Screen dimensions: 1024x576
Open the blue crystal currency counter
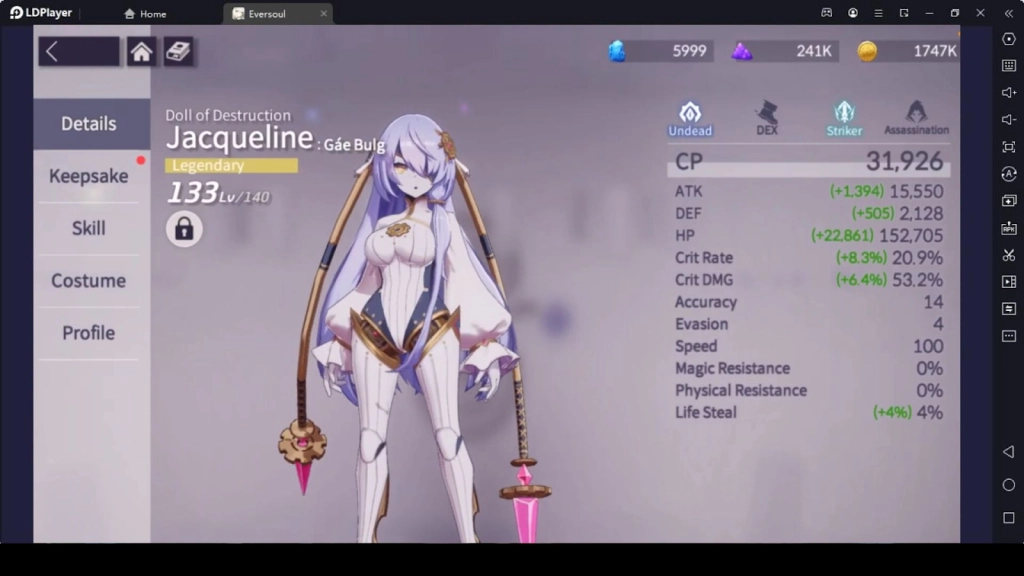(661, 51)
